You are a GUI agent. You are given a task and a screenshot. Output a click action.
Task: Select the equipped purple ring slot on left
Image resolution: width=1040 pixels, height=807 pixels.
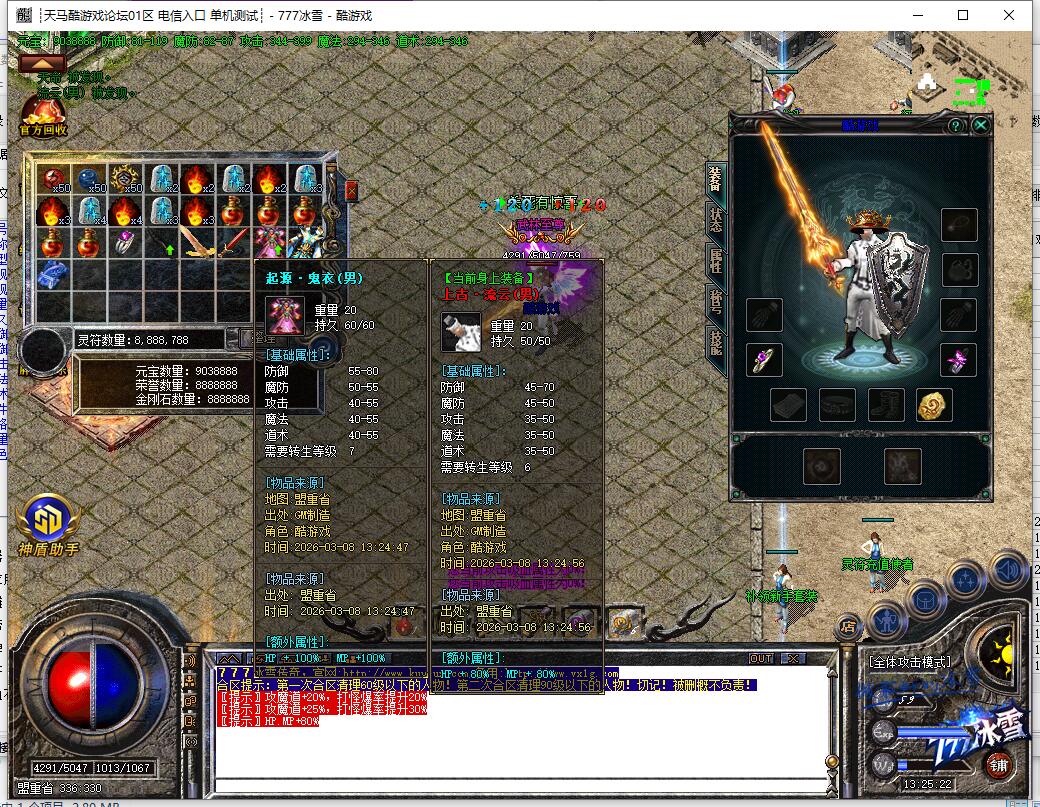764,359
